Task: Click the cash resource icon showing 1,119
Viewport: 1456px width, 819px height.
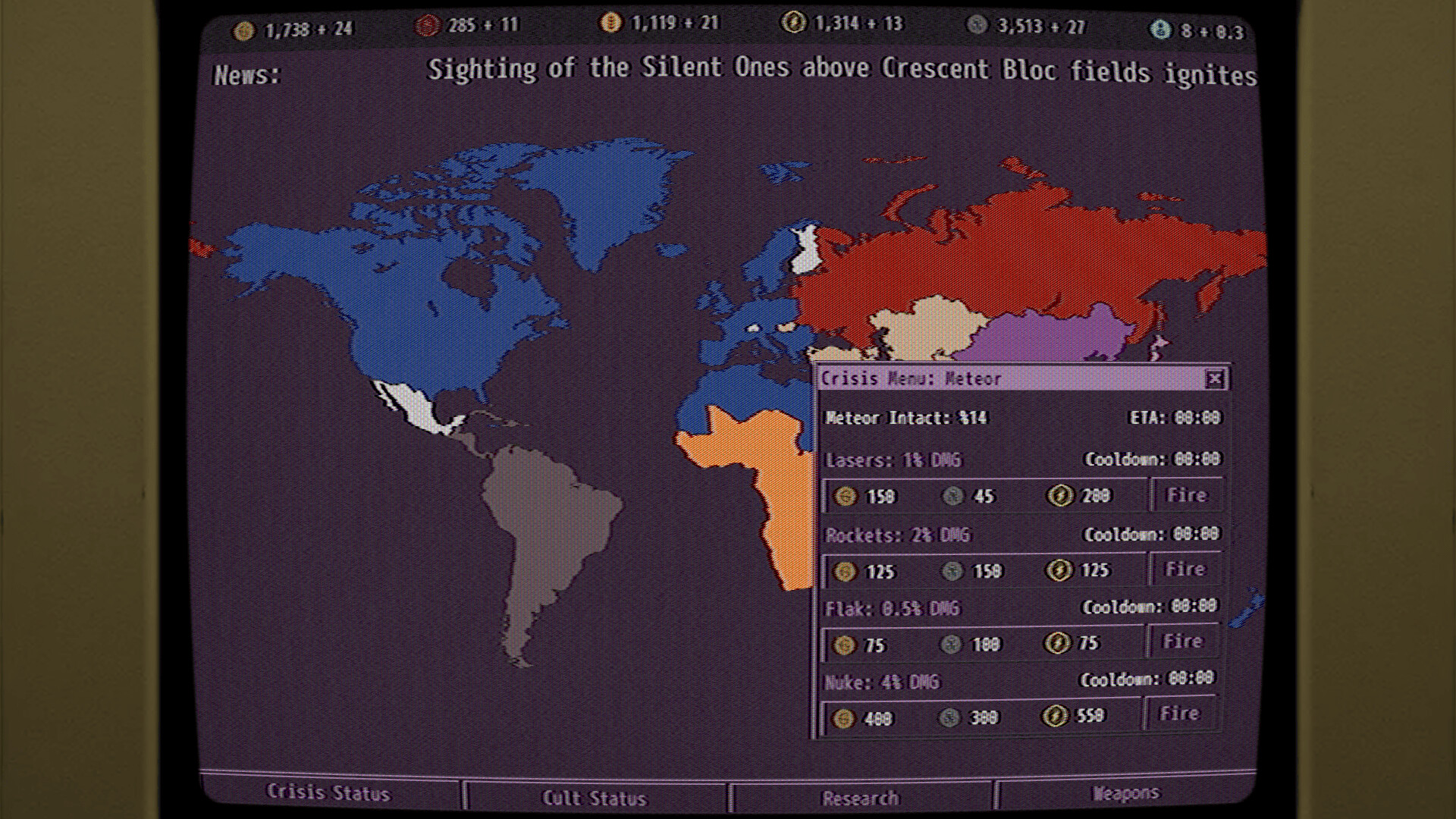Action: (x=611, y=24)
